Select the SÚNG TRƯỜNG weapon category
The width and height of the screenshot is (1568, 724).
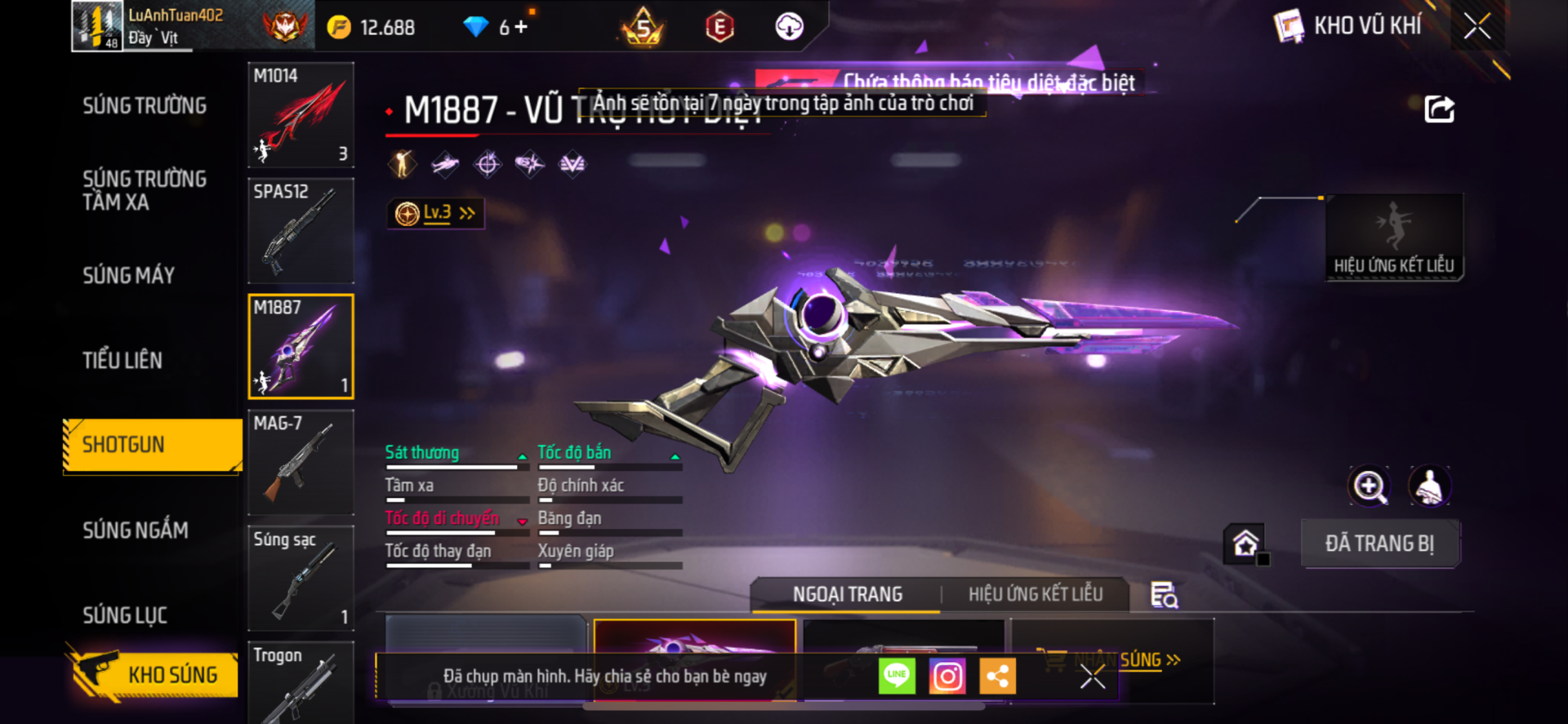[x=145, y=106]
